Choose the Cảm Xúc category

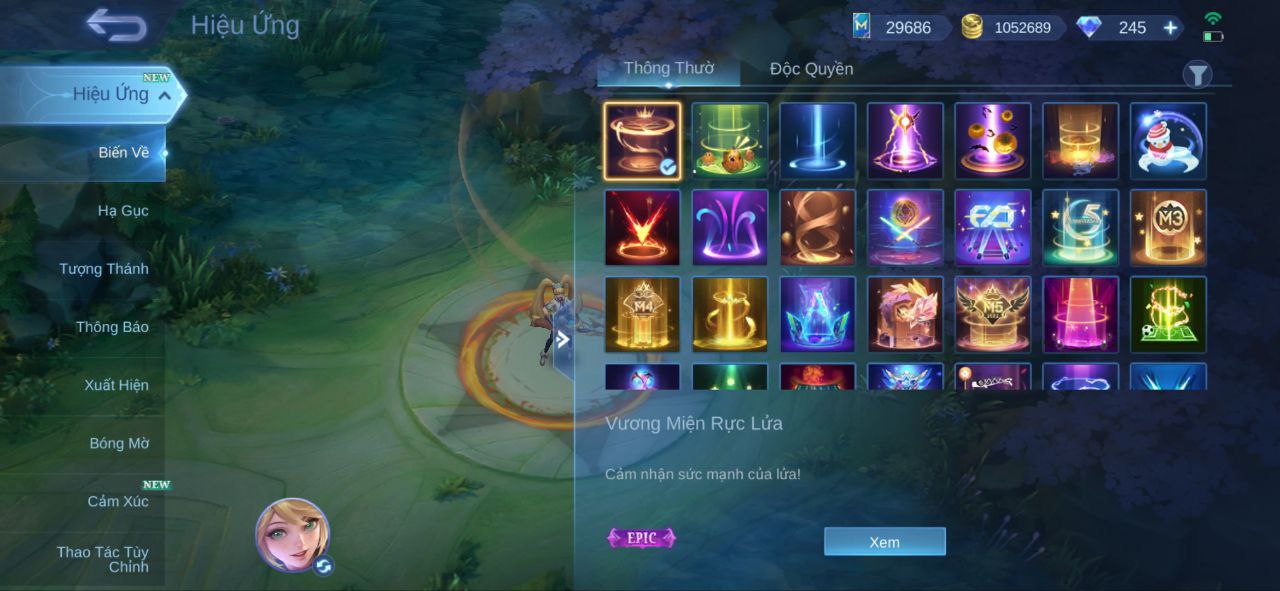[118, 501]
